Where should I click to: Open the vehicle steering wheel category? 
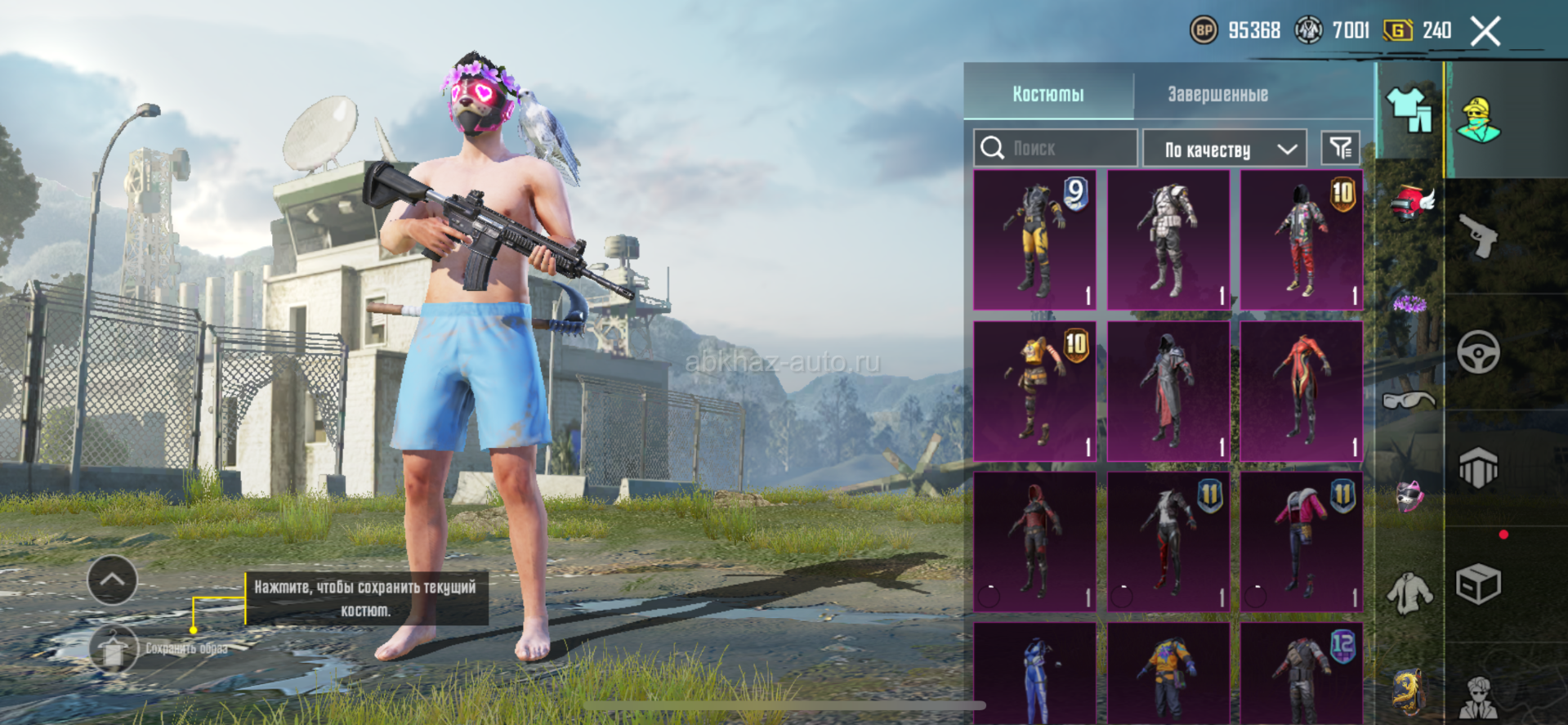[x=1478, y=352]
